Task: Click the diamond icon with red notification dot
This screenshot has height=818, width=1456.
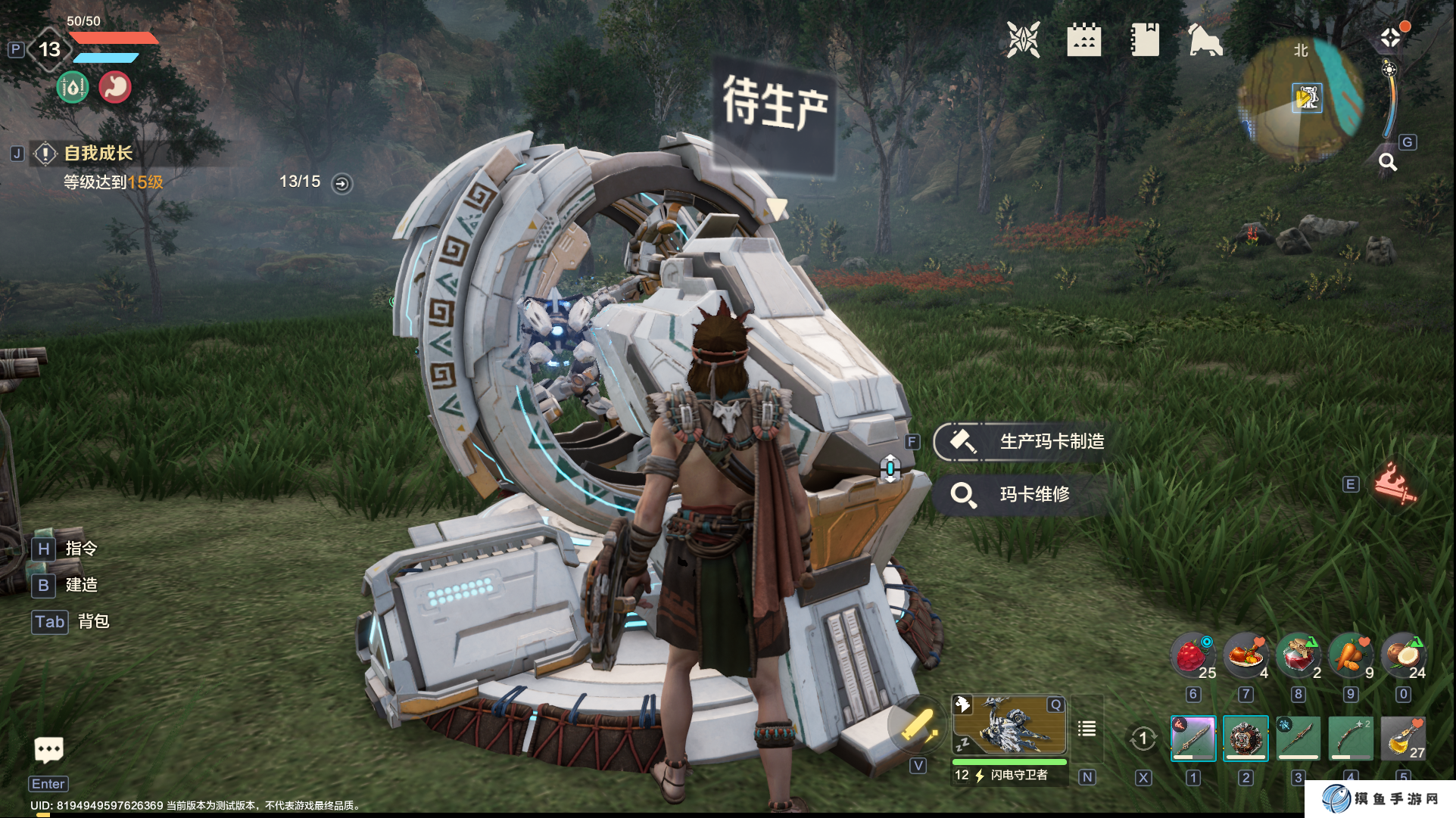Action: point(1391,38)
